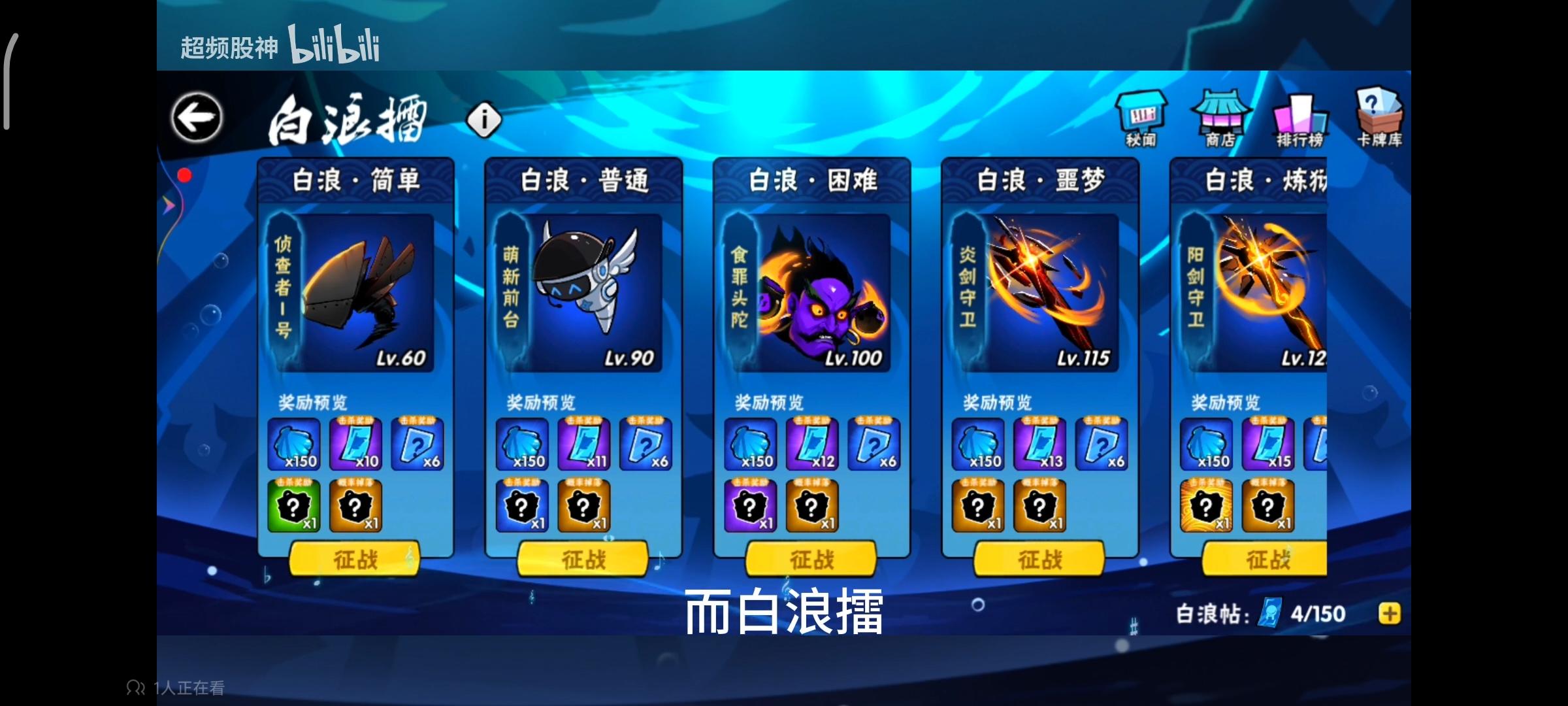Screen dimensions: 1568x706
Task: Click the x13 ticket reward on 白浪·噩梦
Action: [x=1040, y=445]
